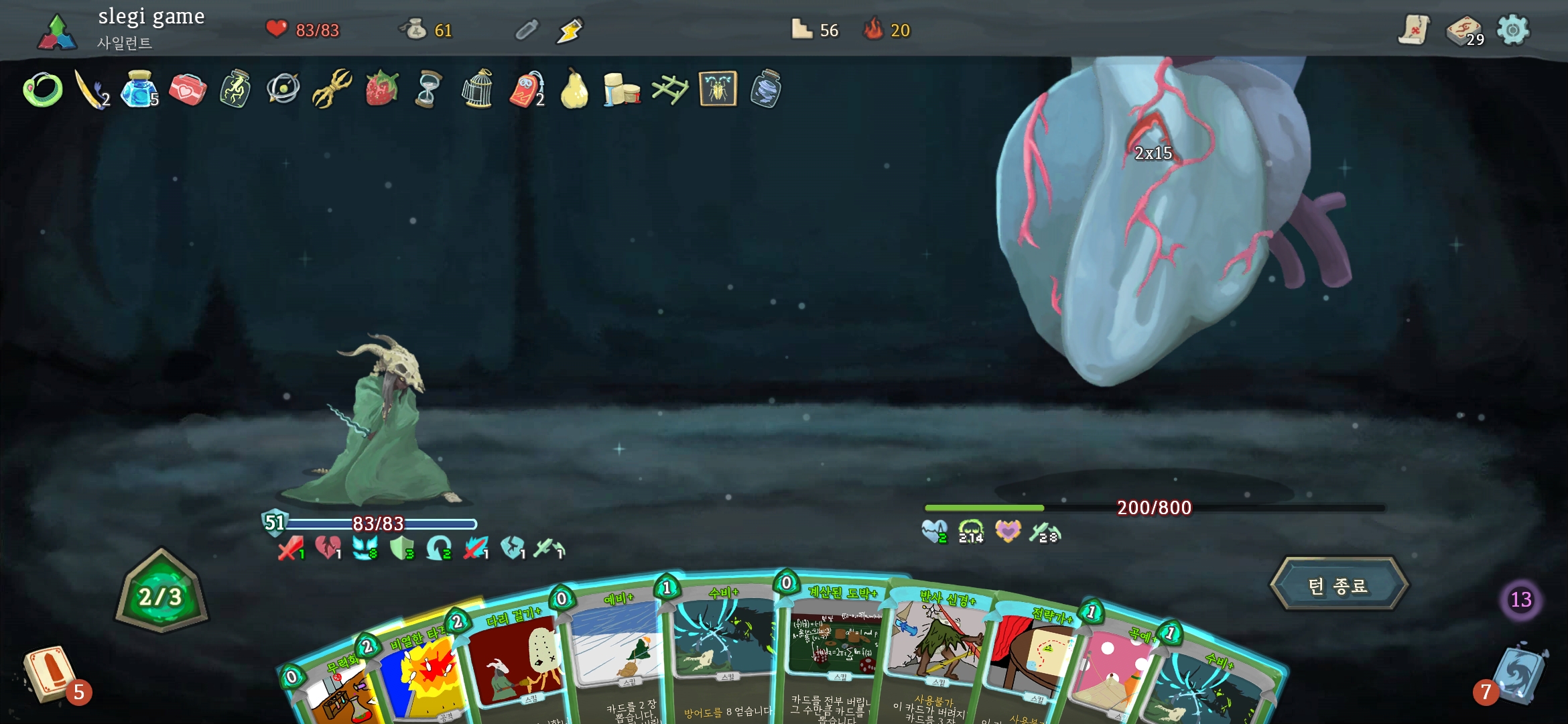View the exhaust pile counter

click(1520, 599)
